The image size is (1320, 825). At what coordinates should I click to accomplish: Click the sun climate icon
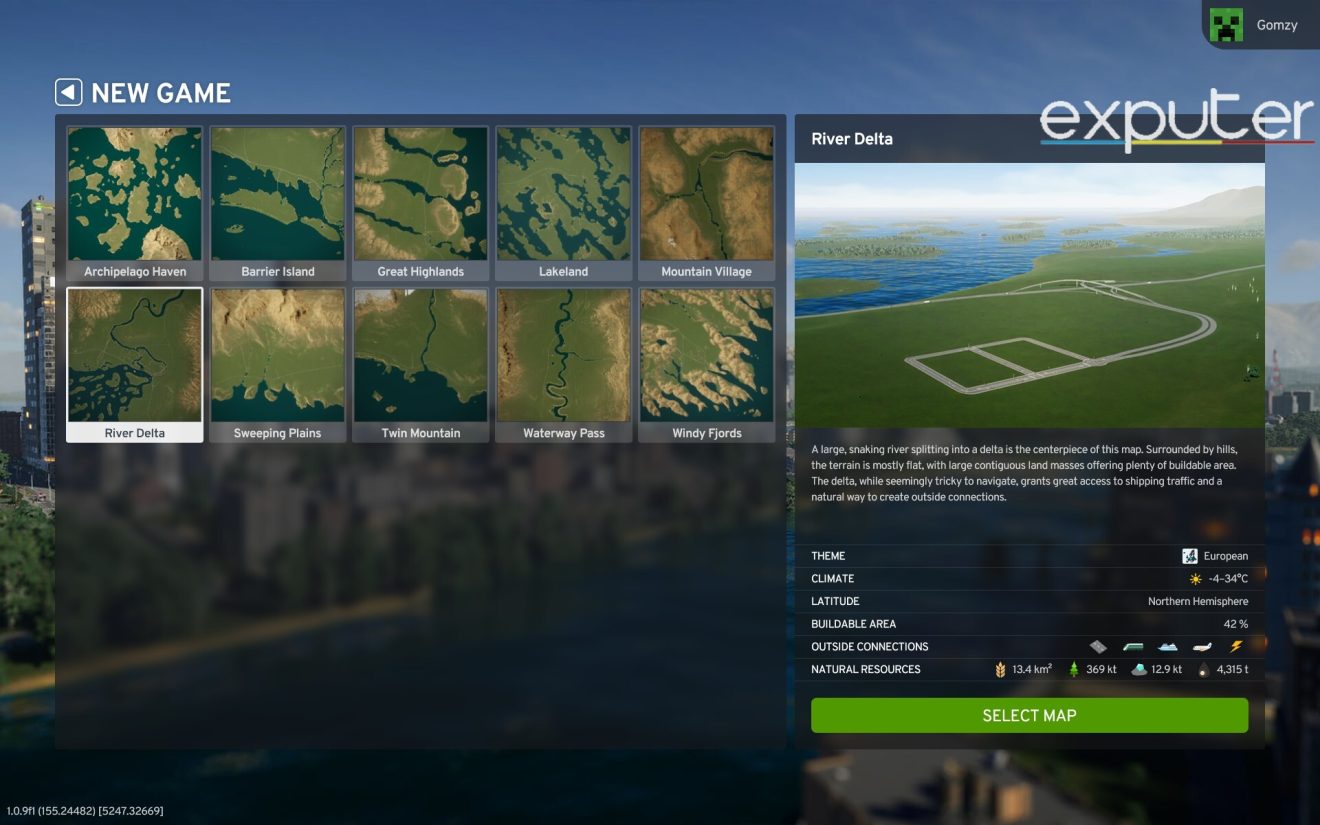(1196, 578)
